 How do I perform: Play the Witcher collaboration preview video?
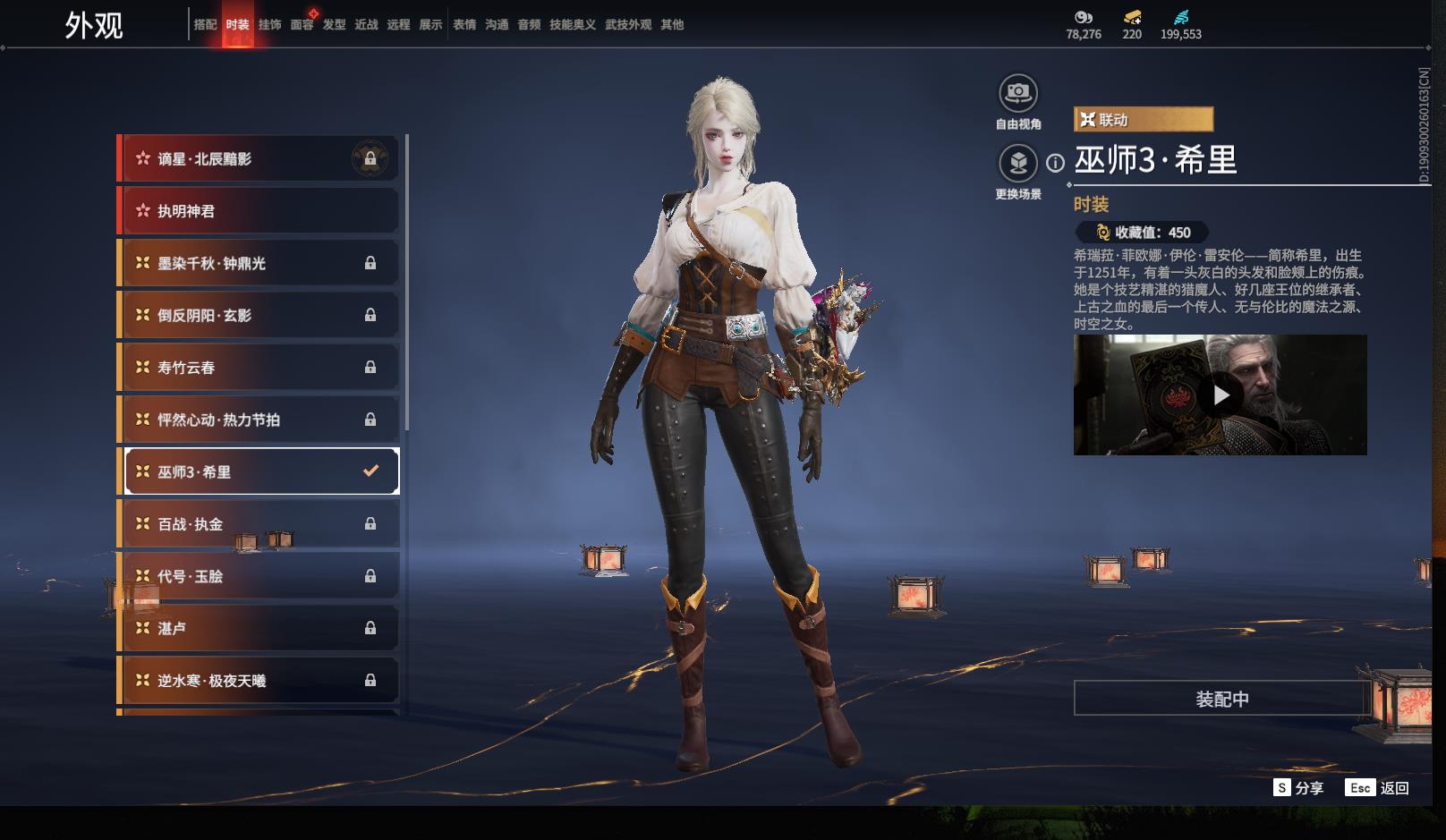(x=1221, y=395)
